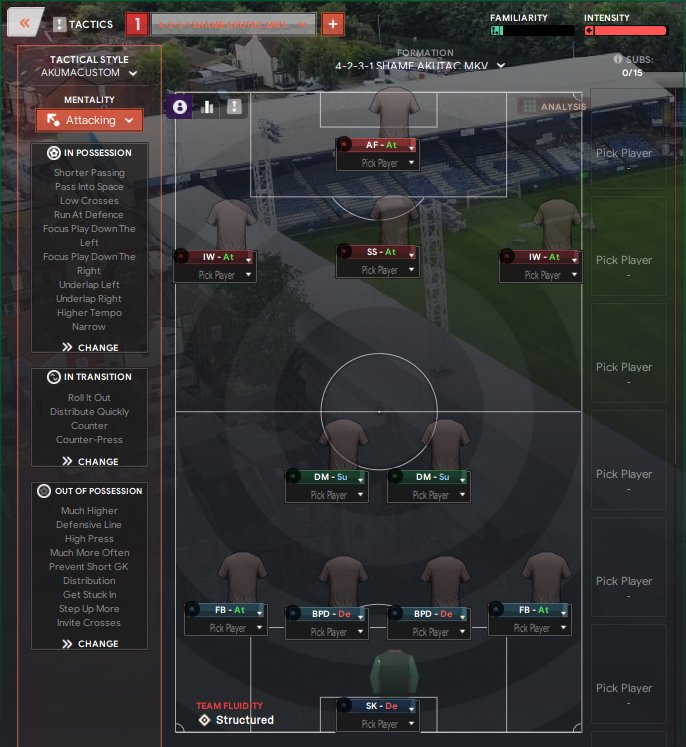The image size is (686, 747).
Task: Select the player icon pitch view
Action: [x=180, y=107]
